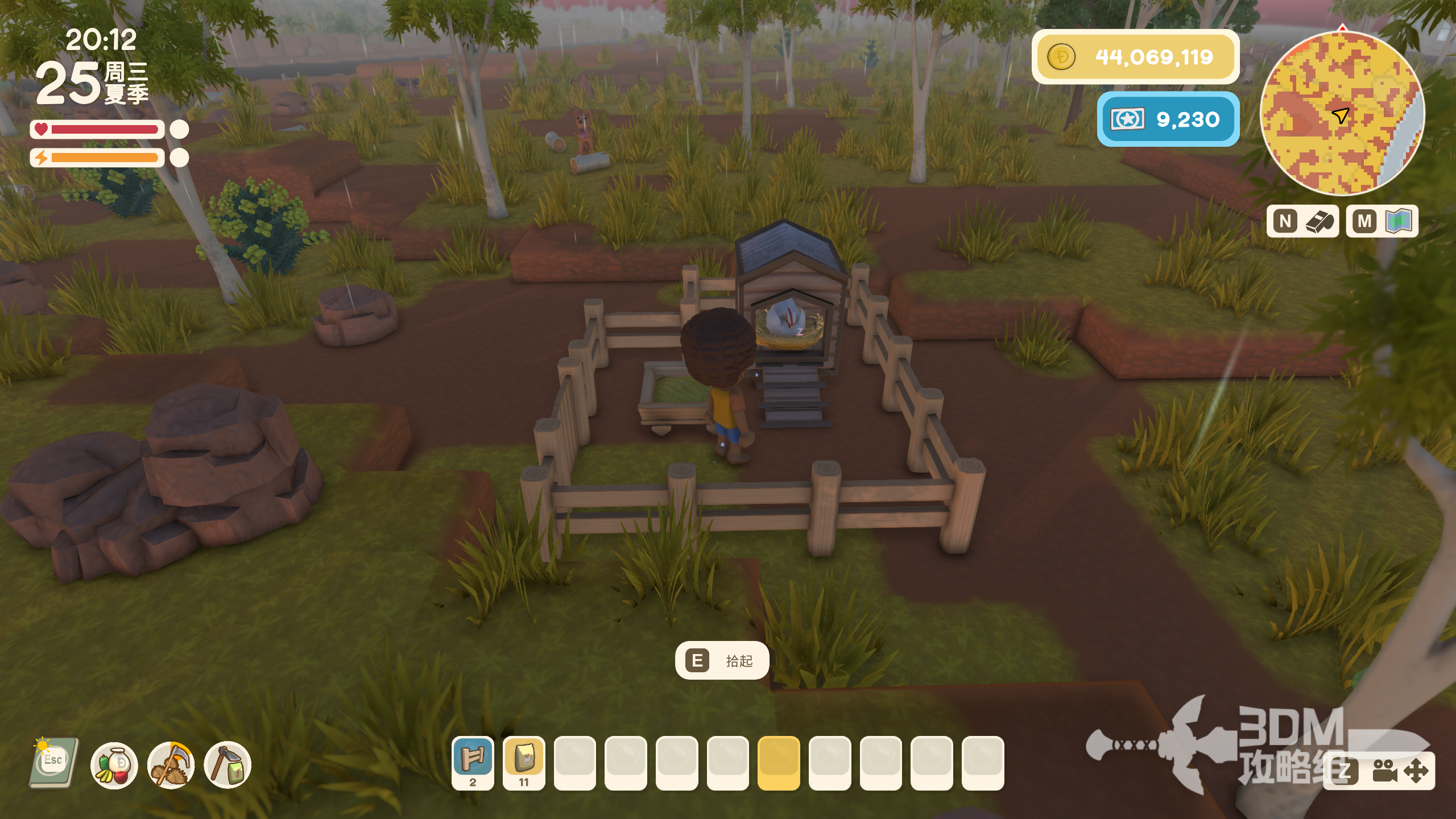Select the fence post hotbar slot
This screenshot has width=1456, height=819.
(473, 762)
